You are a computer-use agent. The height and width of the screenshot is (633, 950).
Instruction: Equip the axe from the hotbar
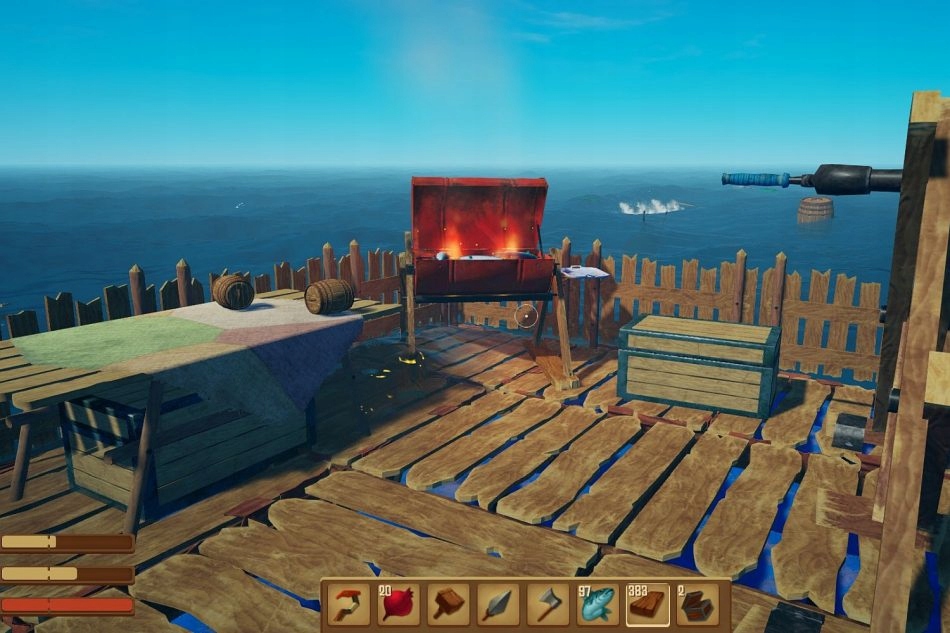[x=548, y=604]
